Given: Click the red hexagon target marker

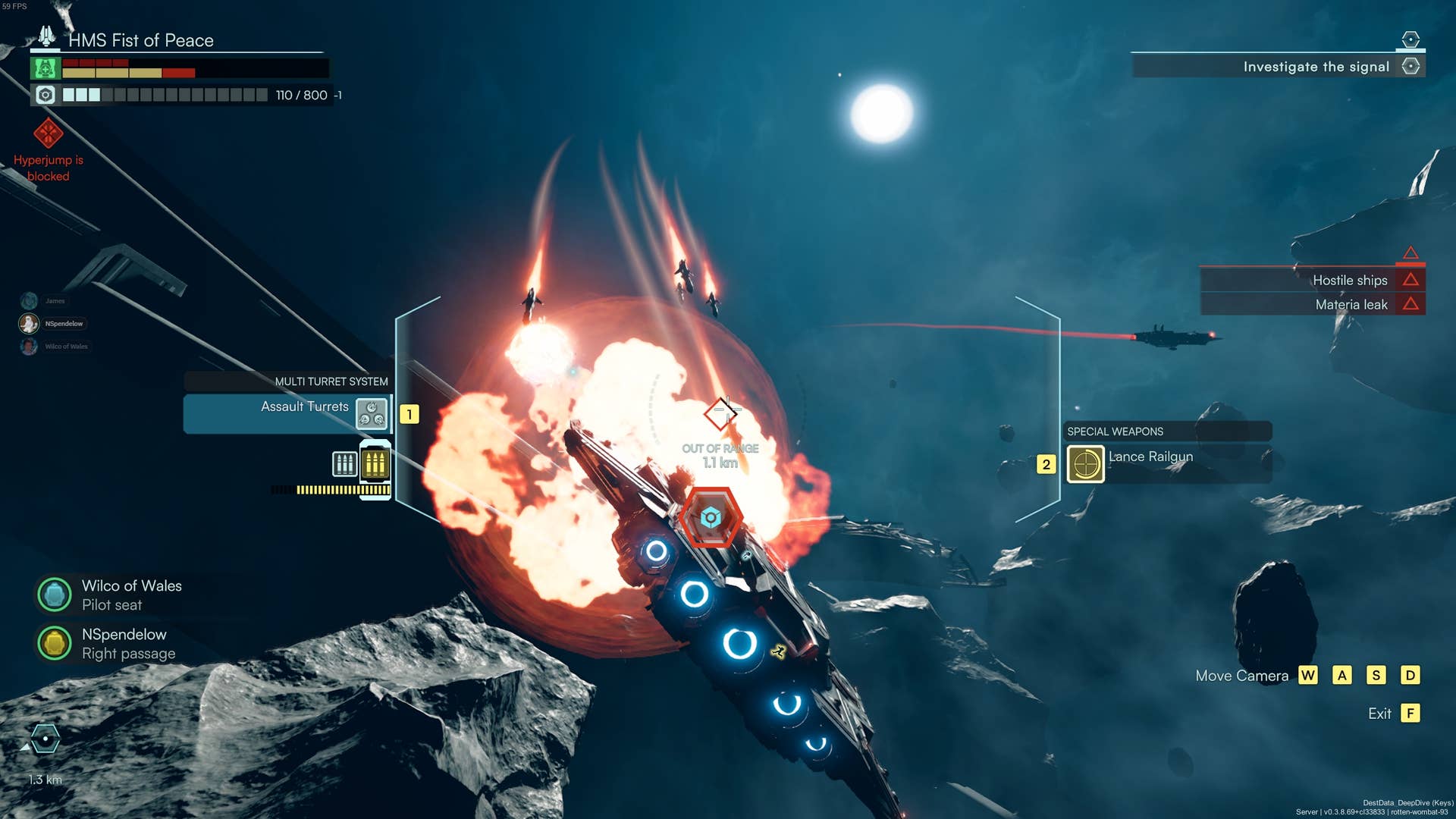Looking at the screenshot, I should [711, 518].
